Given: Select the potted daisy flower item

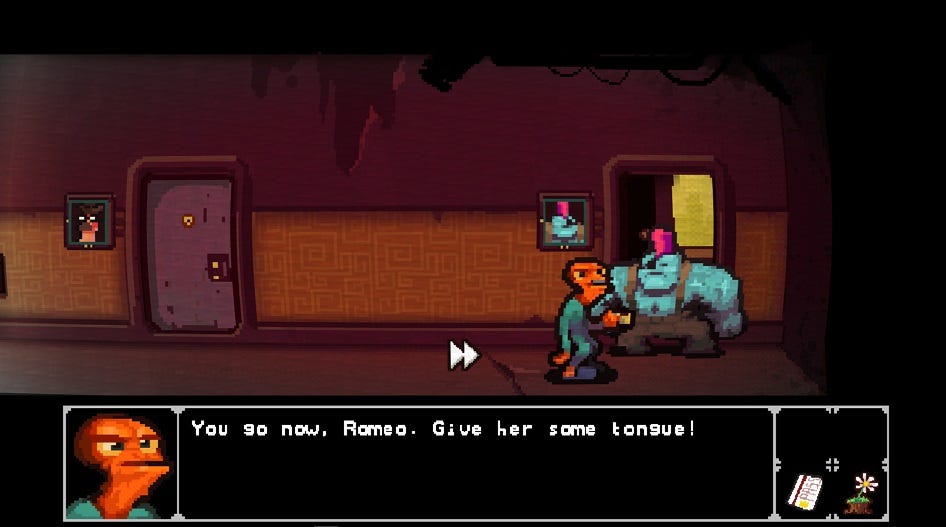Looking at the screenshot, I should [862, 493].
